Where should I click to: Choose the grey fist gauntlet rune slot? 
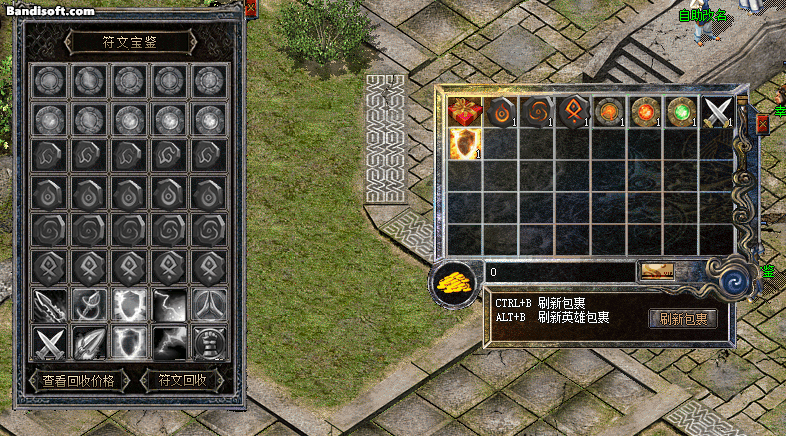(208, 343)
